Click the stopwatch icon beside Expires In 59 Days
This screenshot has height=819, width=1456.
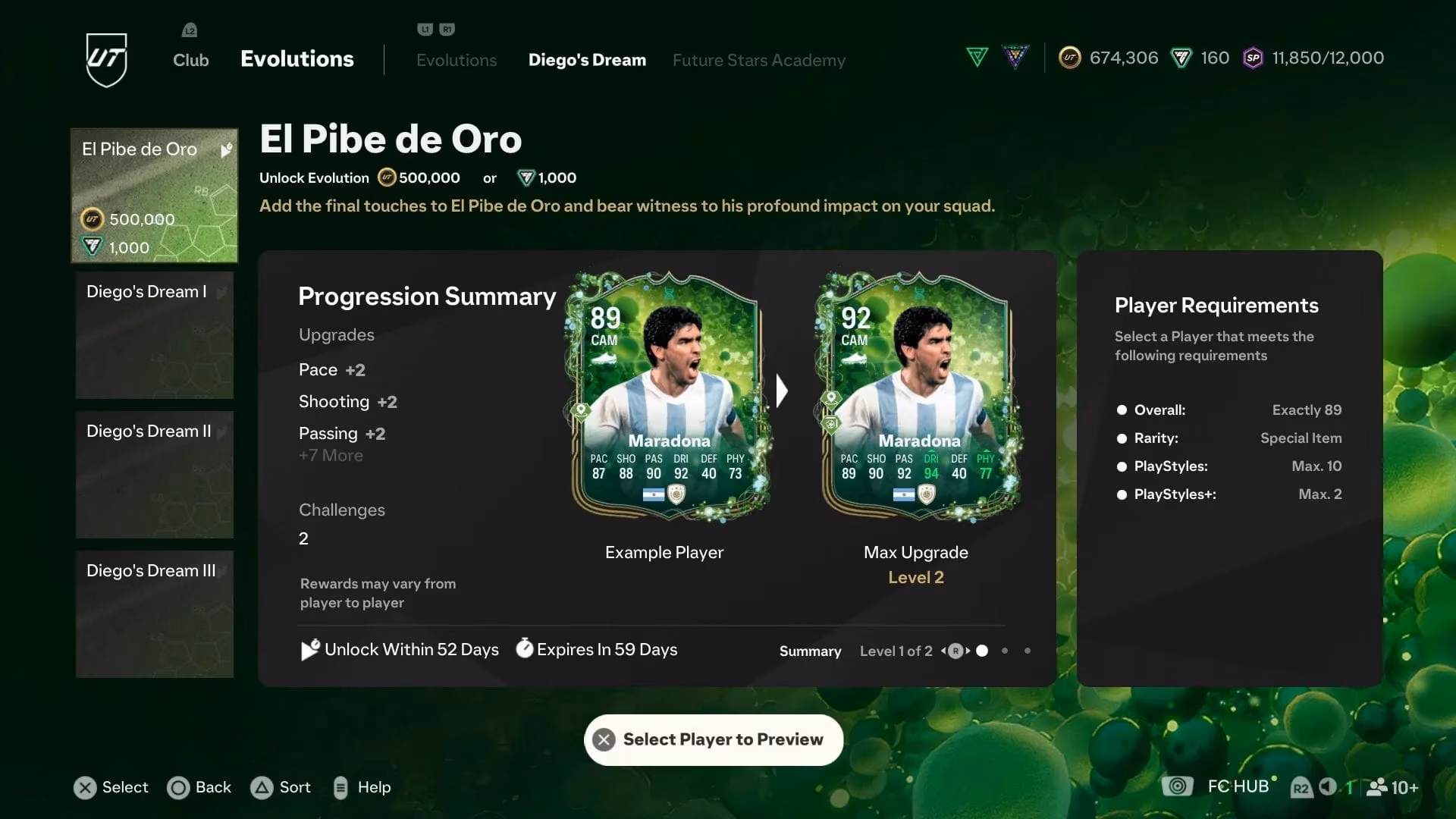point(523,649)
